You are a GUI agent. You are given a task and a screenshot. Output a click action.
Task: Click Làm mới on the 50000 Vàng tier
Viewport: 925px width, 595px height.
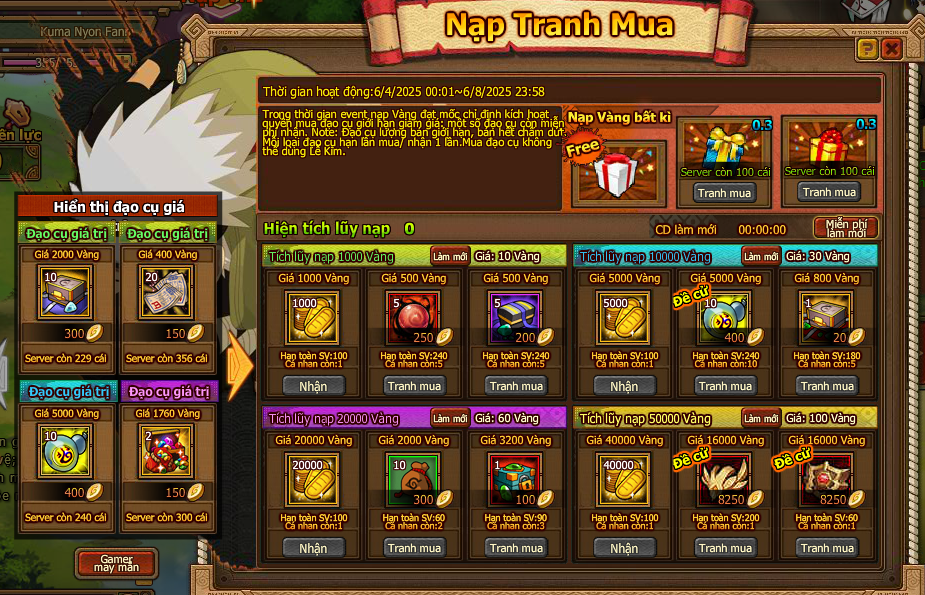tap(762, 418)
